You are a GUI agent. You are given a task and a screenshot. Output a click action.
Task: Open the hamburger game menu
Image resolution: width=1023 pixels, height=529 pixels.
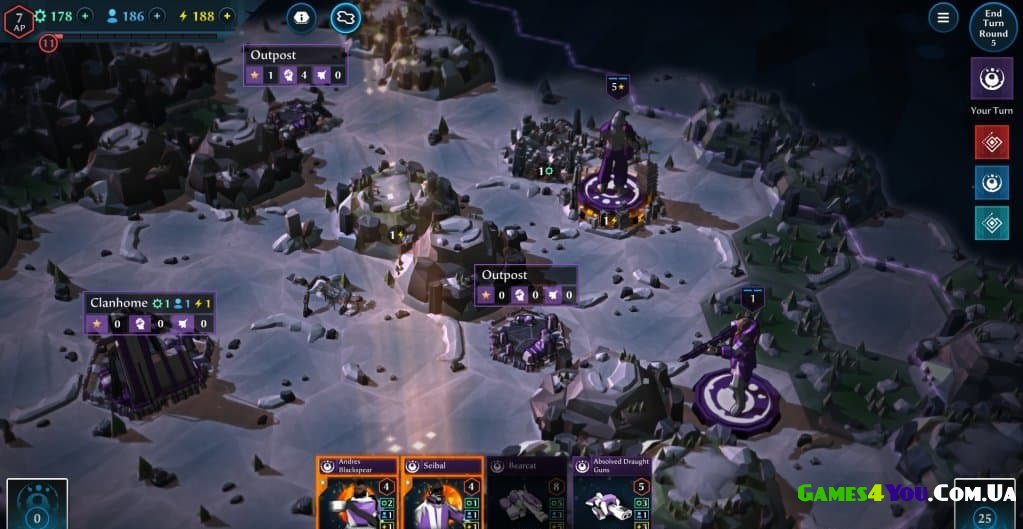942,17
